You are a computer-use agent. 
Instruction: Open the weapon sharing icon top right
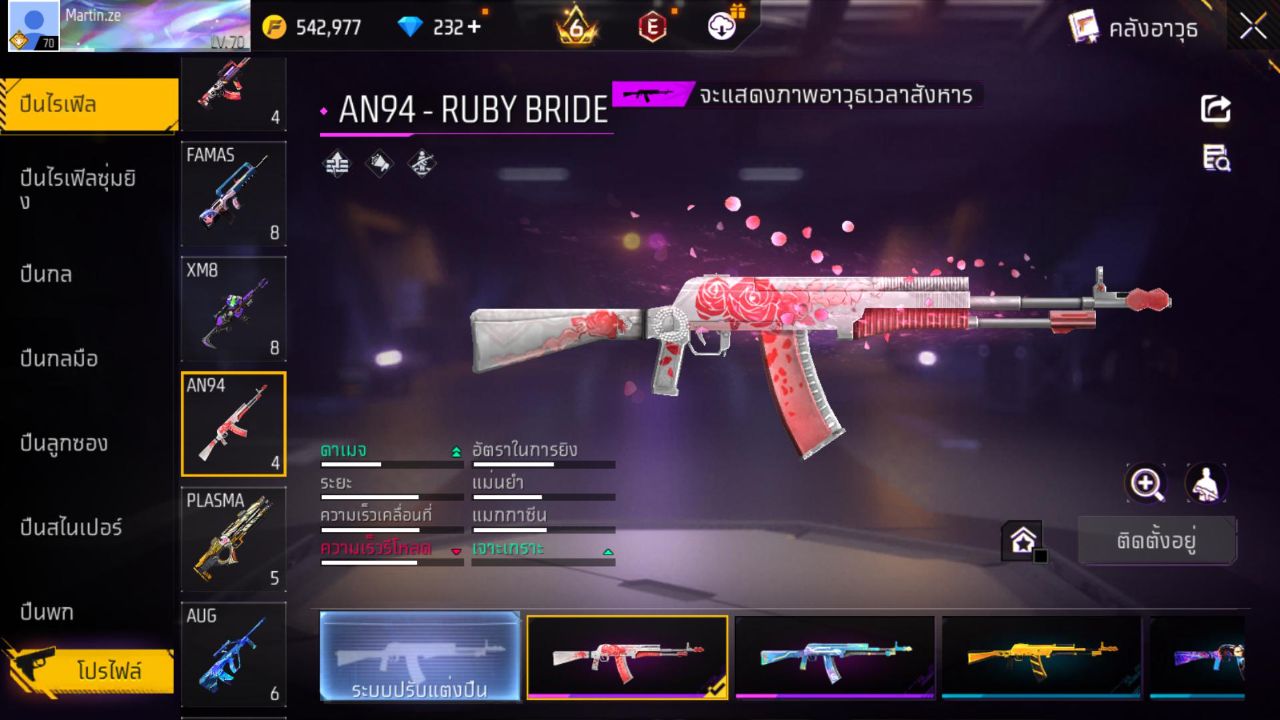1214,110
